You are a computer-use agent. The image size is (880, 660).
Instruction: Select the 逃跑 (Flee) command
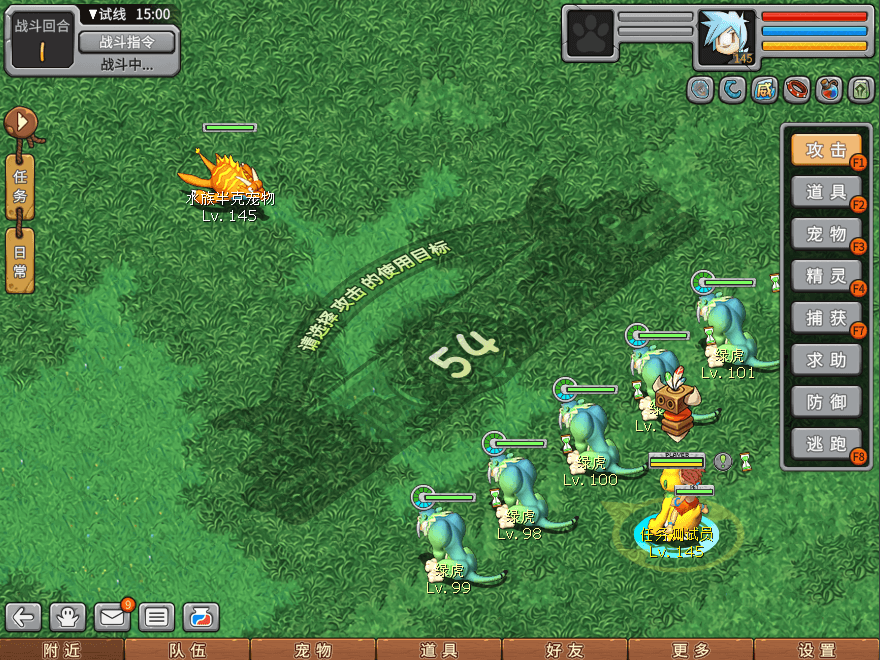[826, 443]
